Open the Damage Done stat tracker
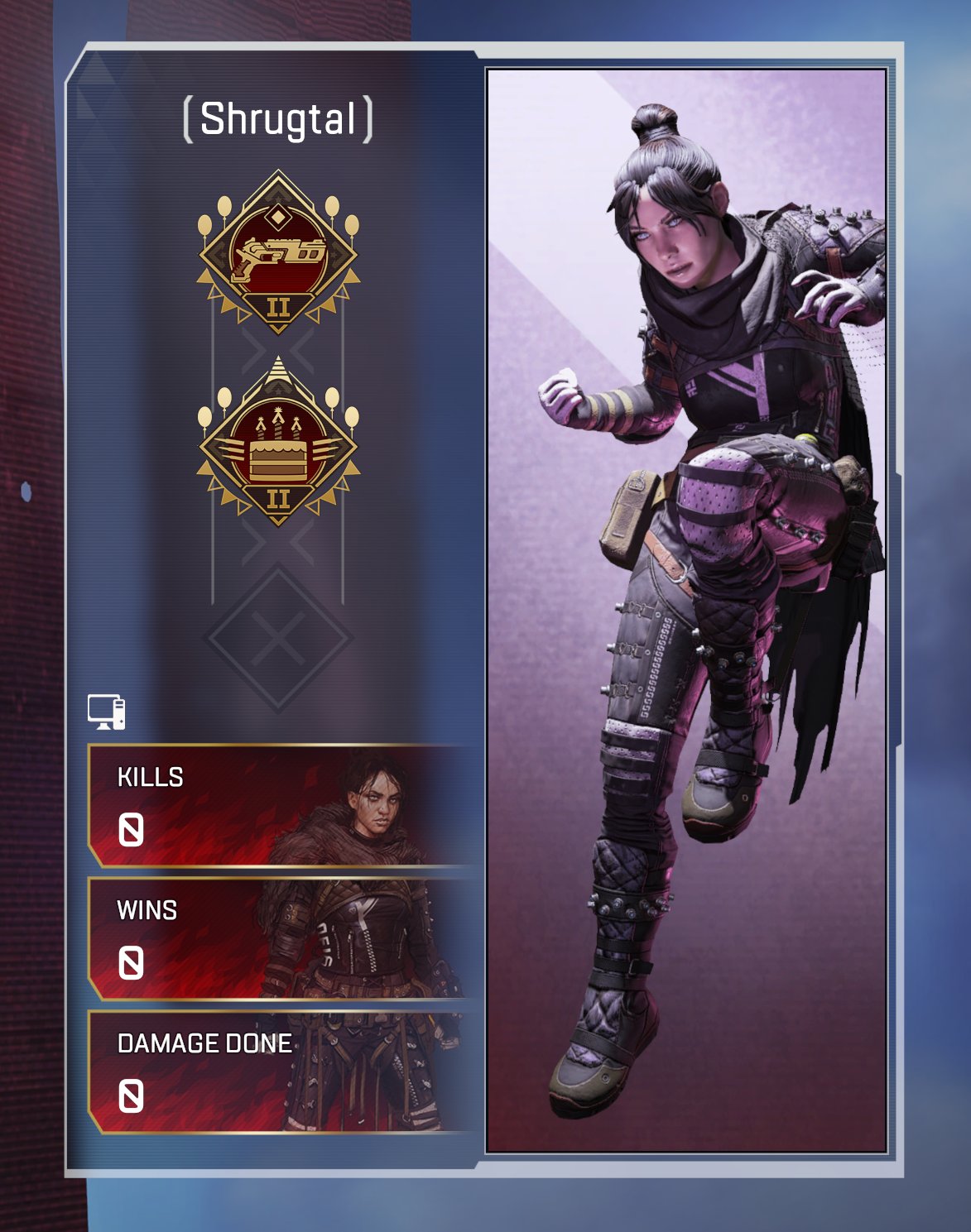Screen dimensions: 971x1232 [280, 1072]
